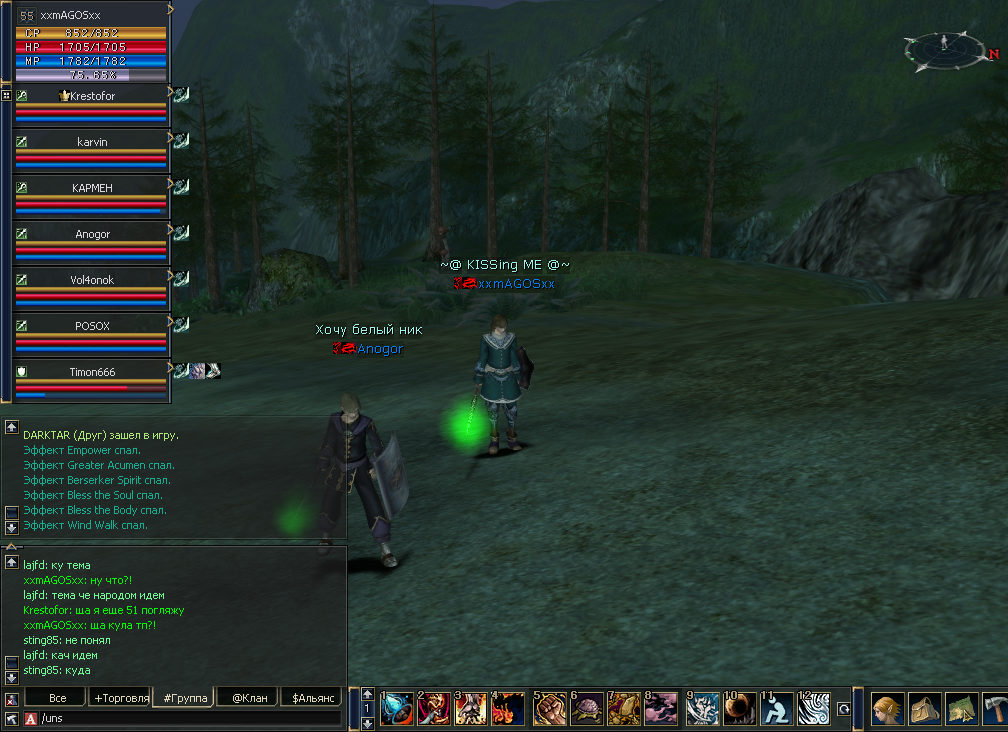Use the white swirl skill in slot 12

coord(814,709)
